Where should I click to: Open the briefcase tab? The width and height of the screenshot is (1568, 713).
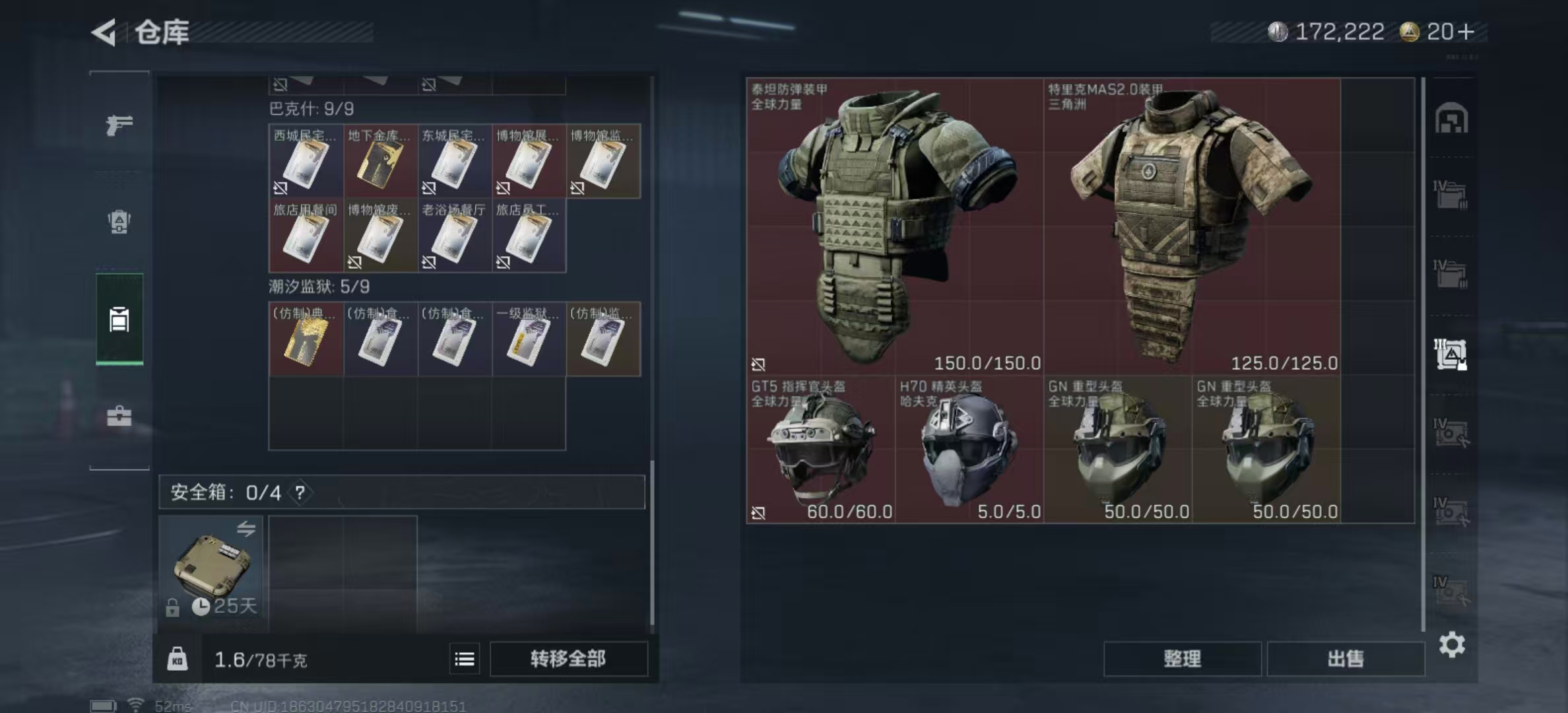[x=119, y=416]
